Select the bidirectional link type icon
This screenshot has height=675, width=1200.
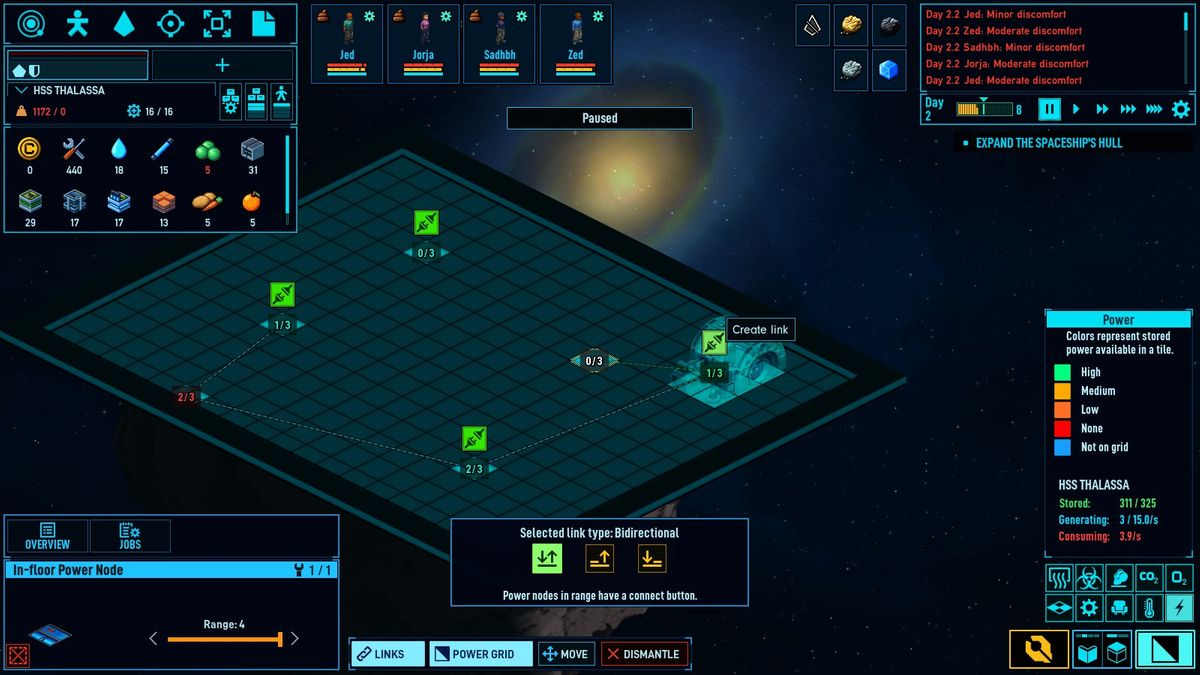pos(546,559)
